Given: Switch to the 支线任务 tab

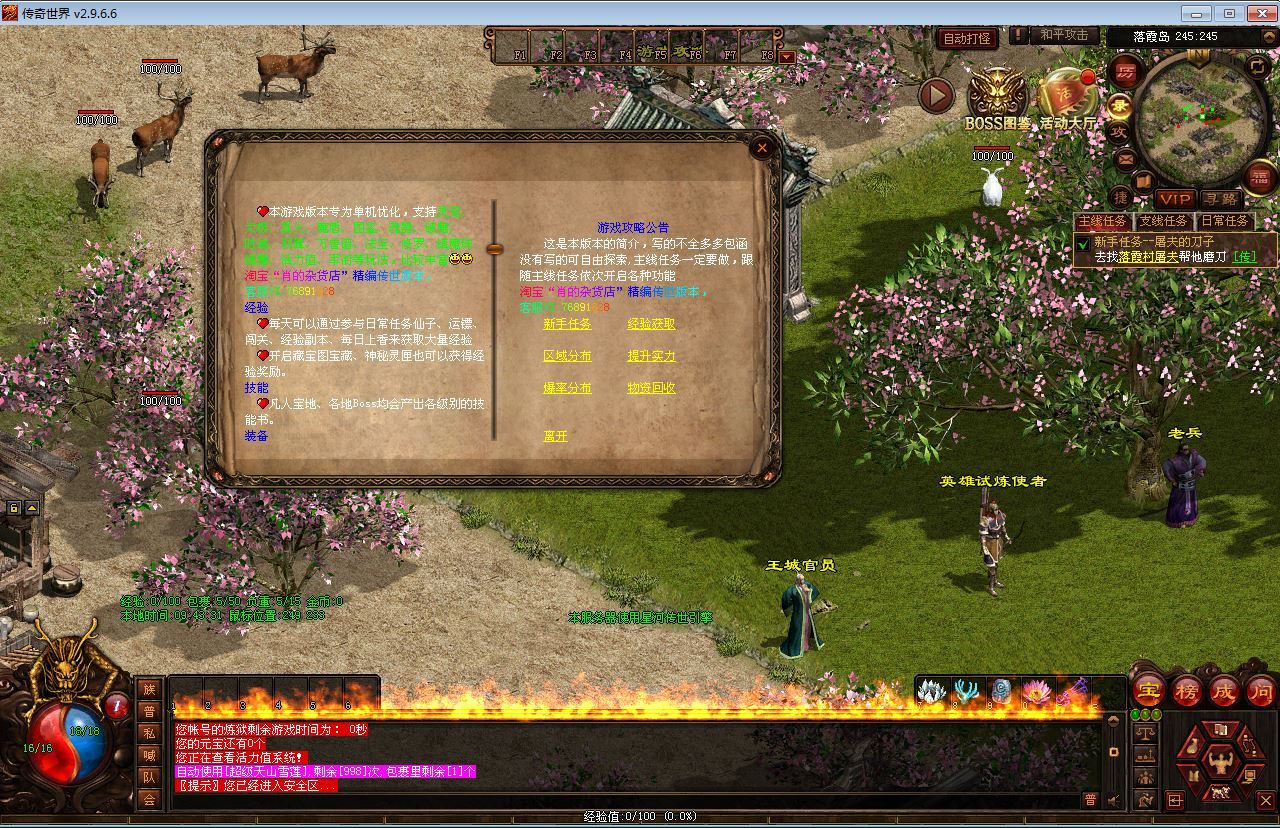Looking at the screenshot, I should coord(1163,221).
